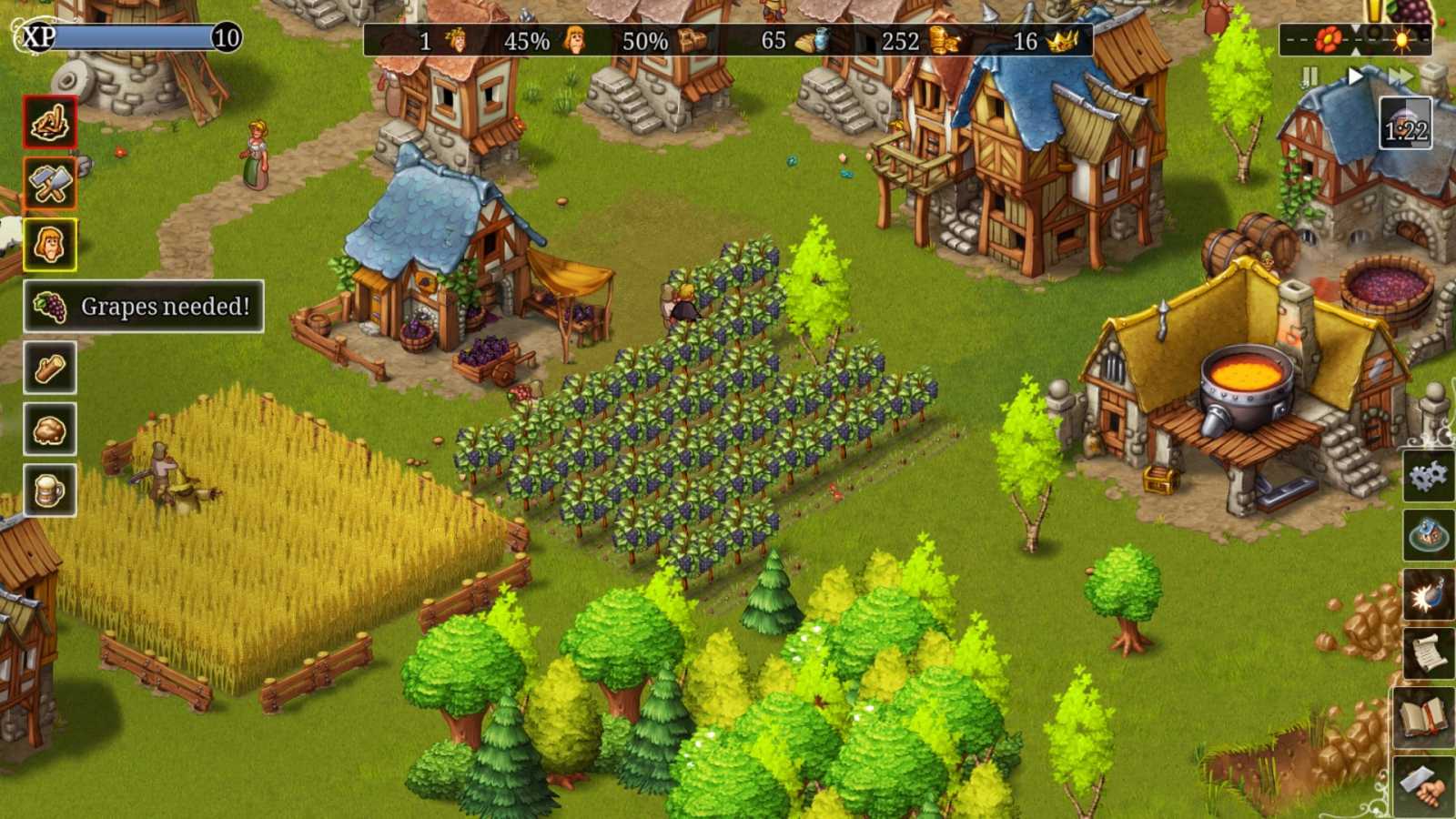Image resolution: width=1456 pixels, height=819 pixels.
Task: Resume play speed with play button
Action: click(x=1355, y=76)
